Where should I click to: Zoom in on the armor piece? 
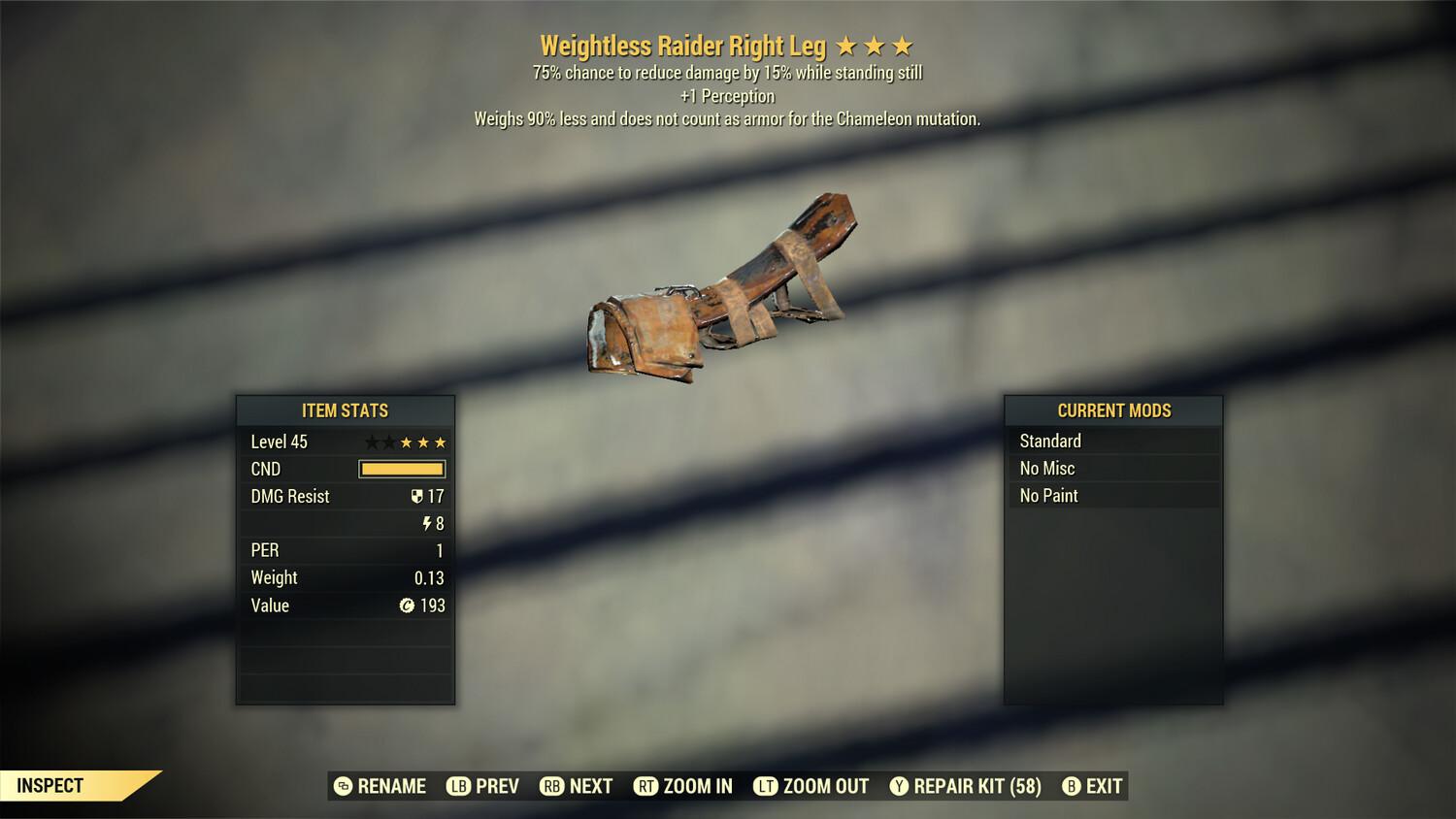click(683, 786)
